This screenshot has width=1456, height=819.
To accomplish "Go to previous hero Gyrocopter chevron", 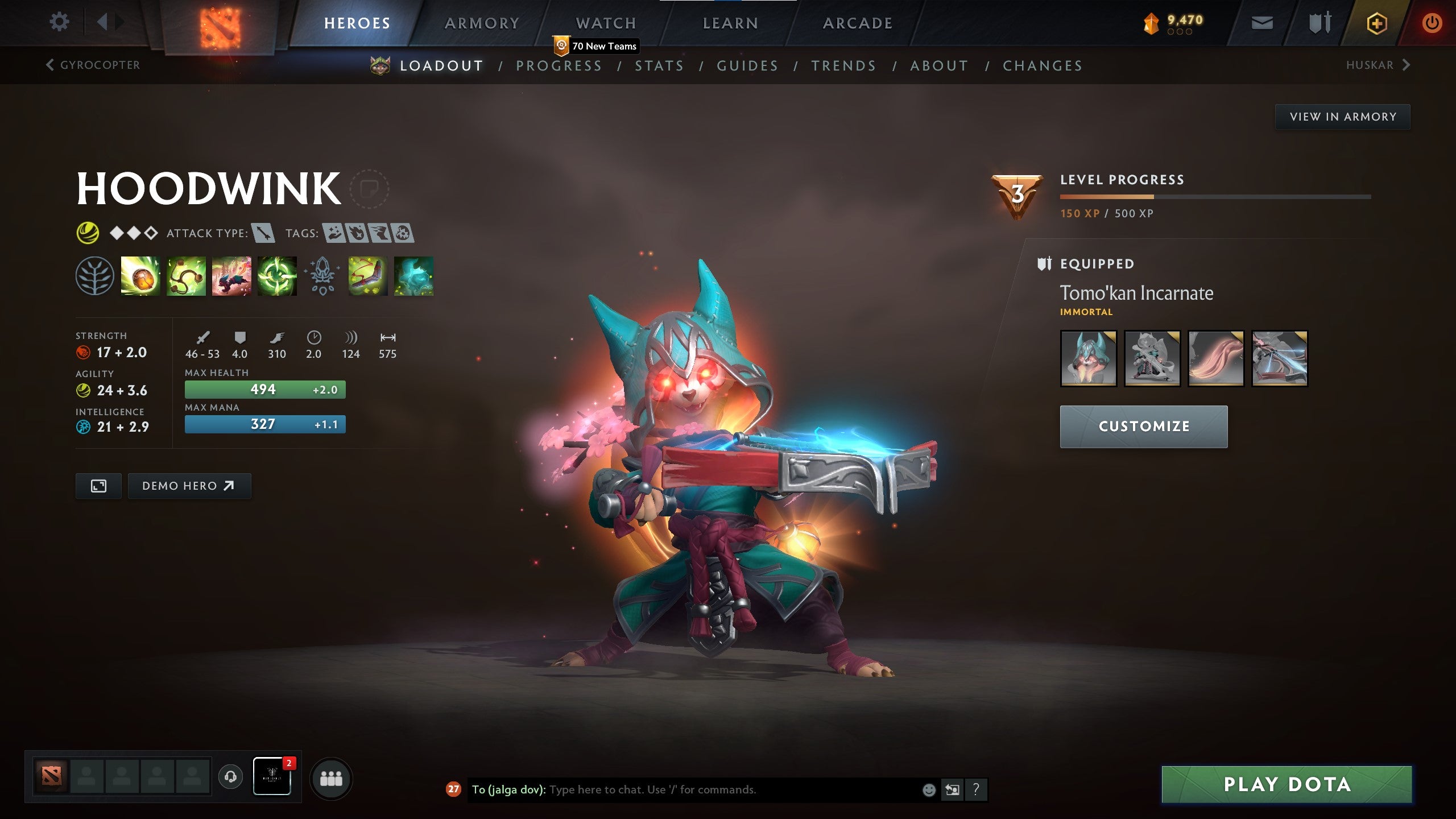I will pos(50,65).
